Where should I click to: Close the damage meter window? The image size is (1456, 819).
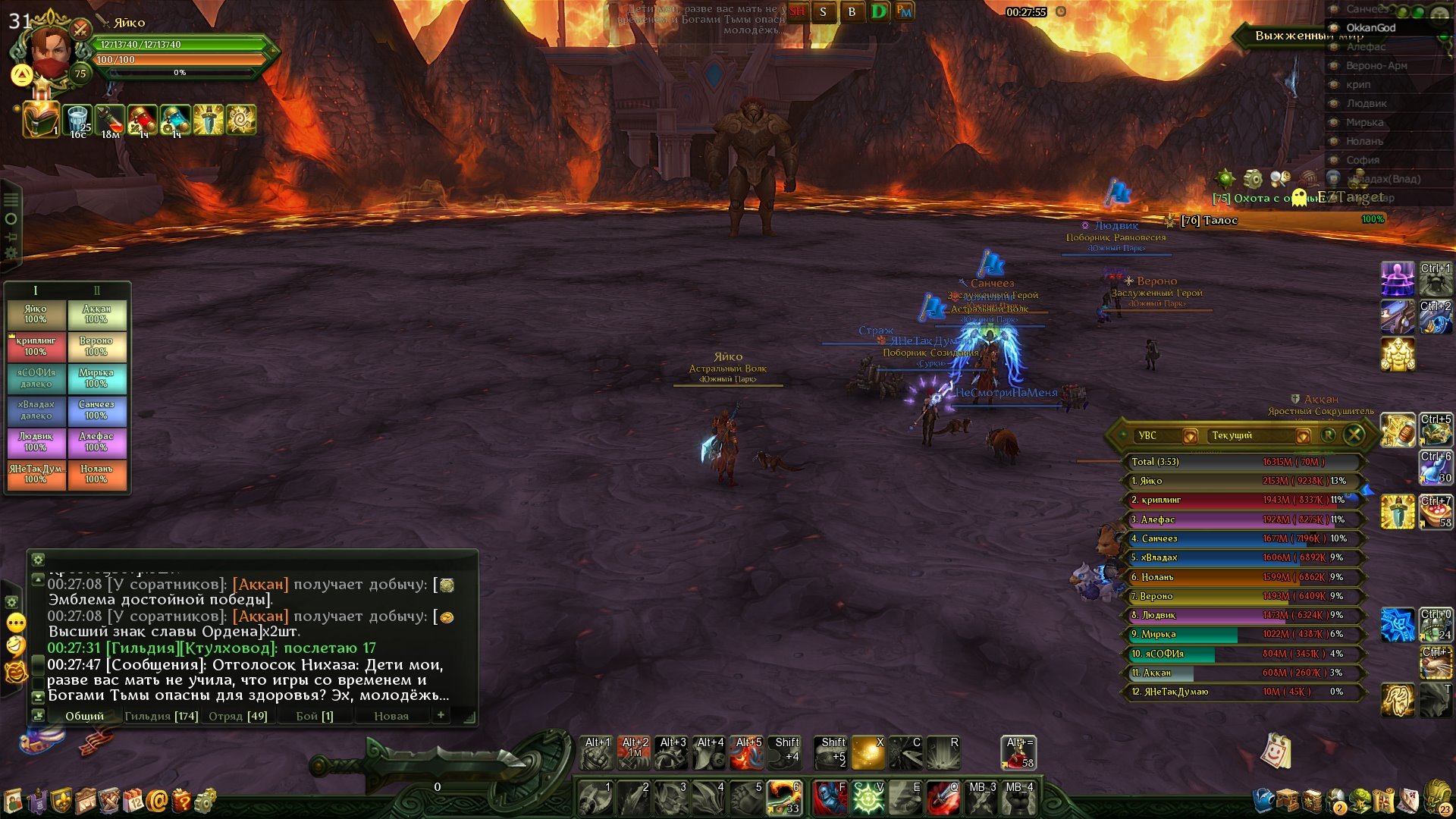click(x=1354, y=435)
